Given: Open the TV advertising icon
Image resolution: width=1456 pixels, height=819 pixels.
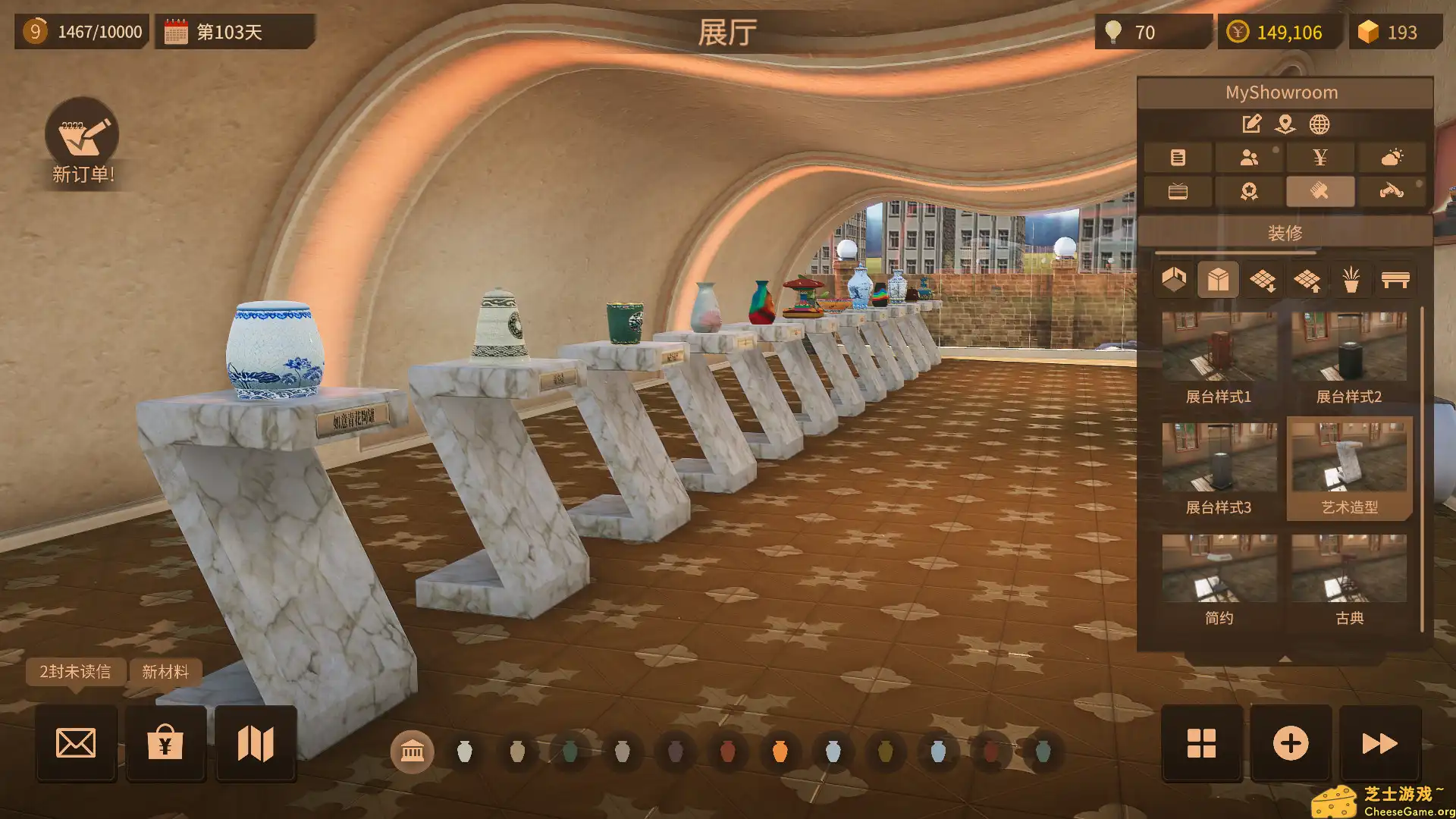Looking at the screenshot, I should (1178, 191).
